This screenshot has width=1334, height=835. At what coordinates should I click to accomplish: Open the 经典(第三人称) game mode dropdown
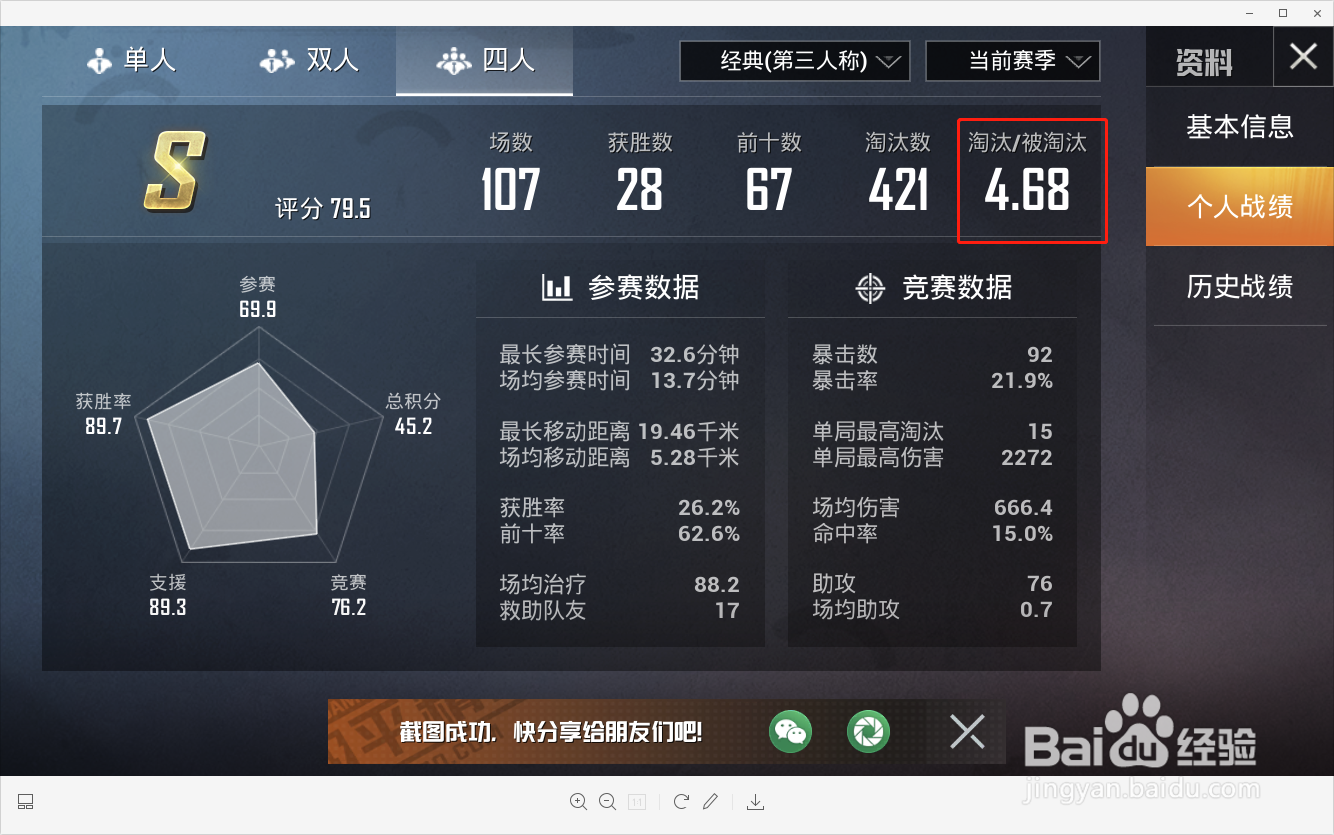click(x=794, y=60)
